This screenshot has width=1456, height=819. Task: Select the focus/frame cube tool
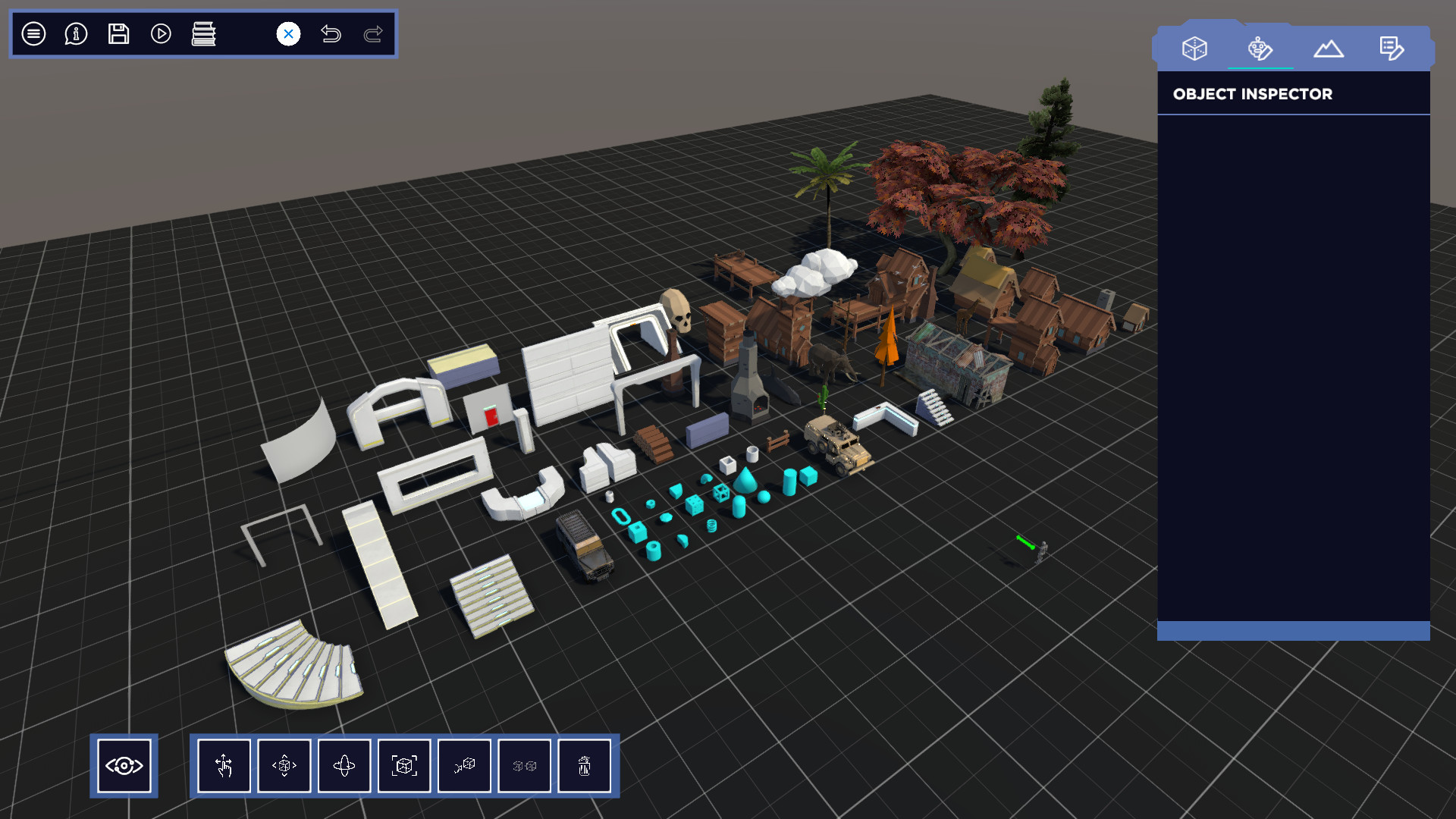pos(405,767)
